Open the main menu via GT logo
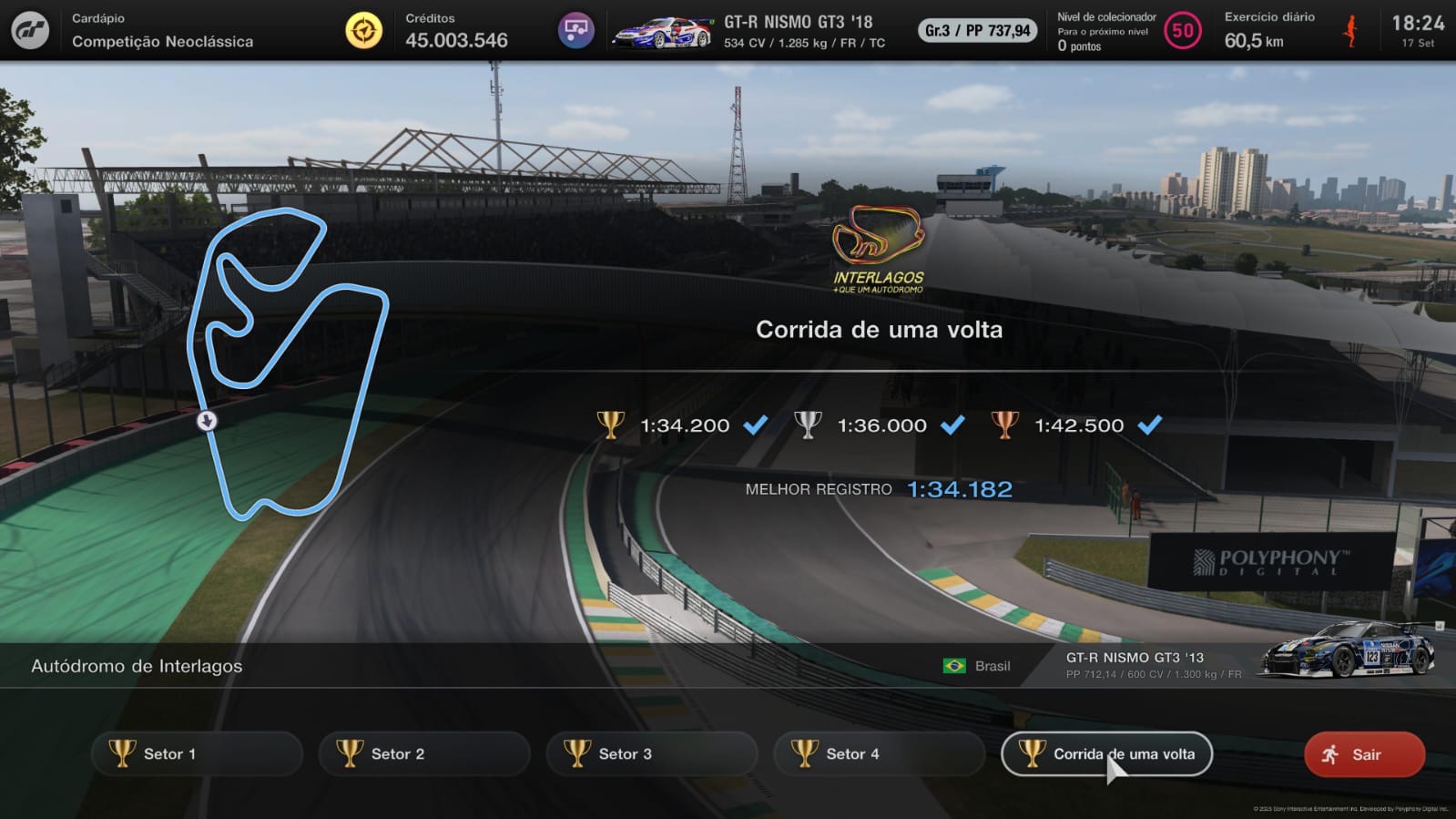 tap(30, 28)
